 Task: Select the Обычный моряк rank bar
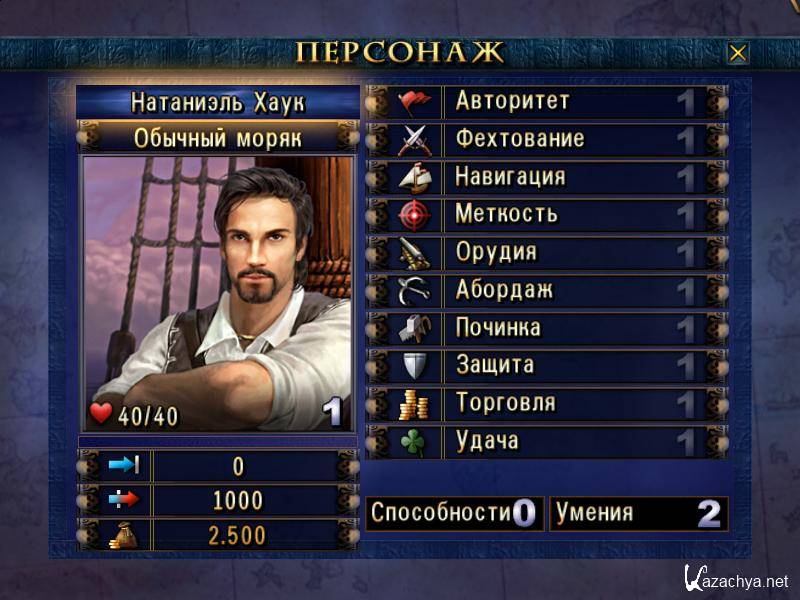(x=218, y=137)
